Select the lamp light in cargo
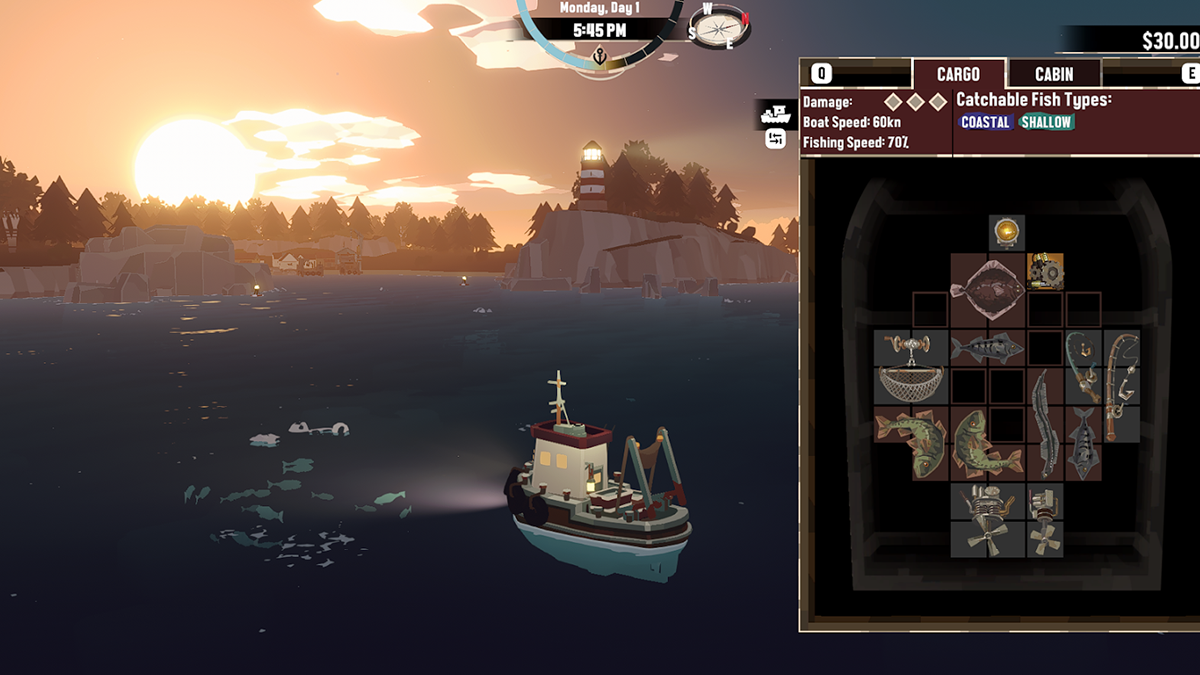The image size is (1200, 675). 1006,233
